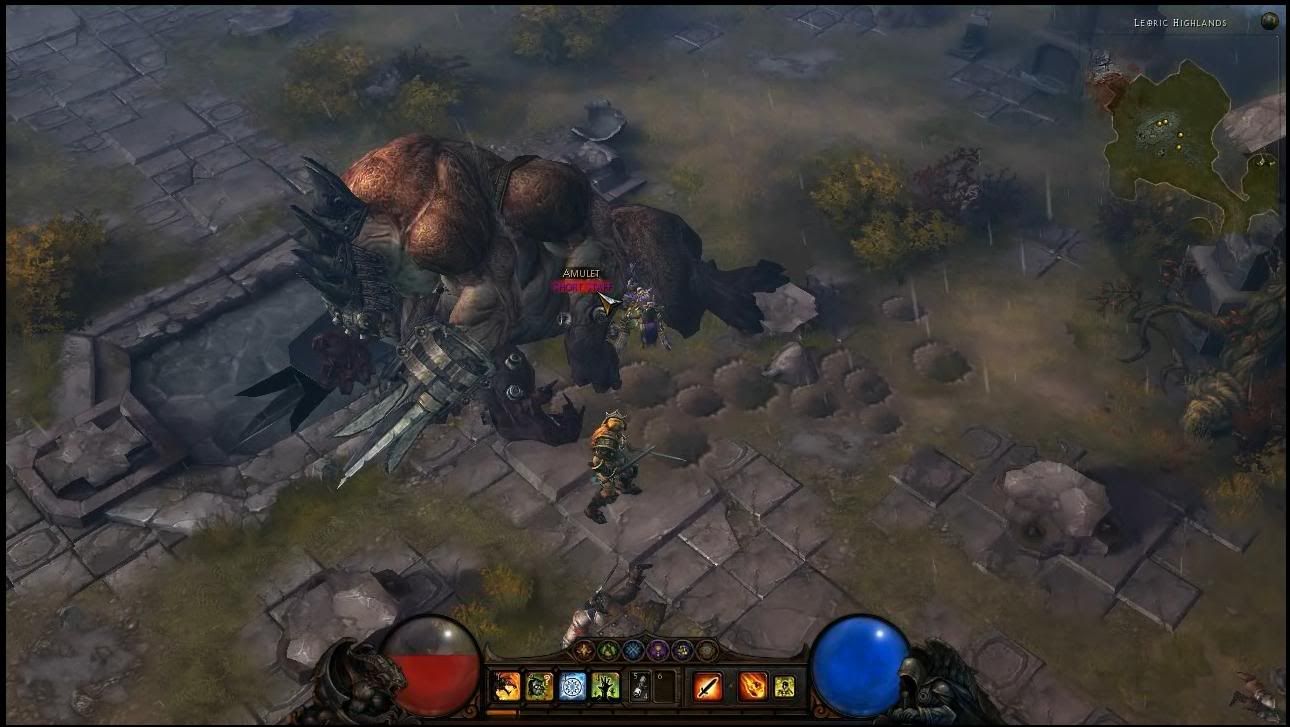Select the potion in hotbar slot 5
1290x727 pixels.
tap(639, 686)
